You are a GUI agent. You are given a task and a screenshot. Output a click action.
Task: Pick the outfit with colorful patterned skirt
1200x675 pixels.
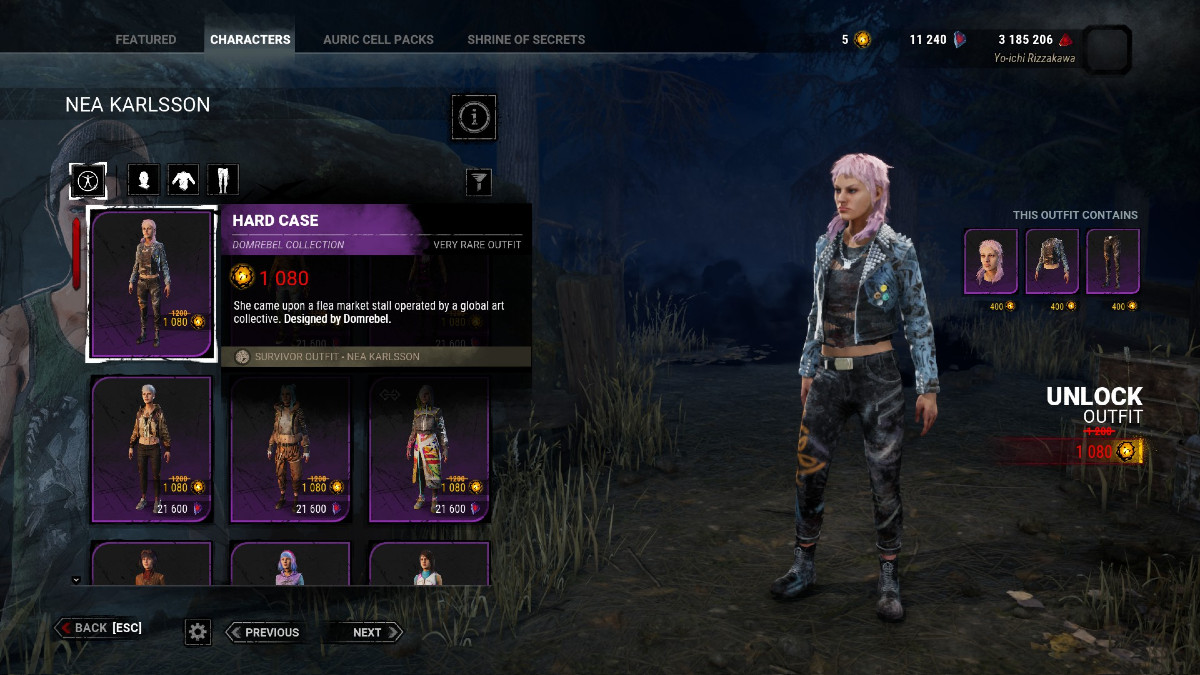coord(429,449)
